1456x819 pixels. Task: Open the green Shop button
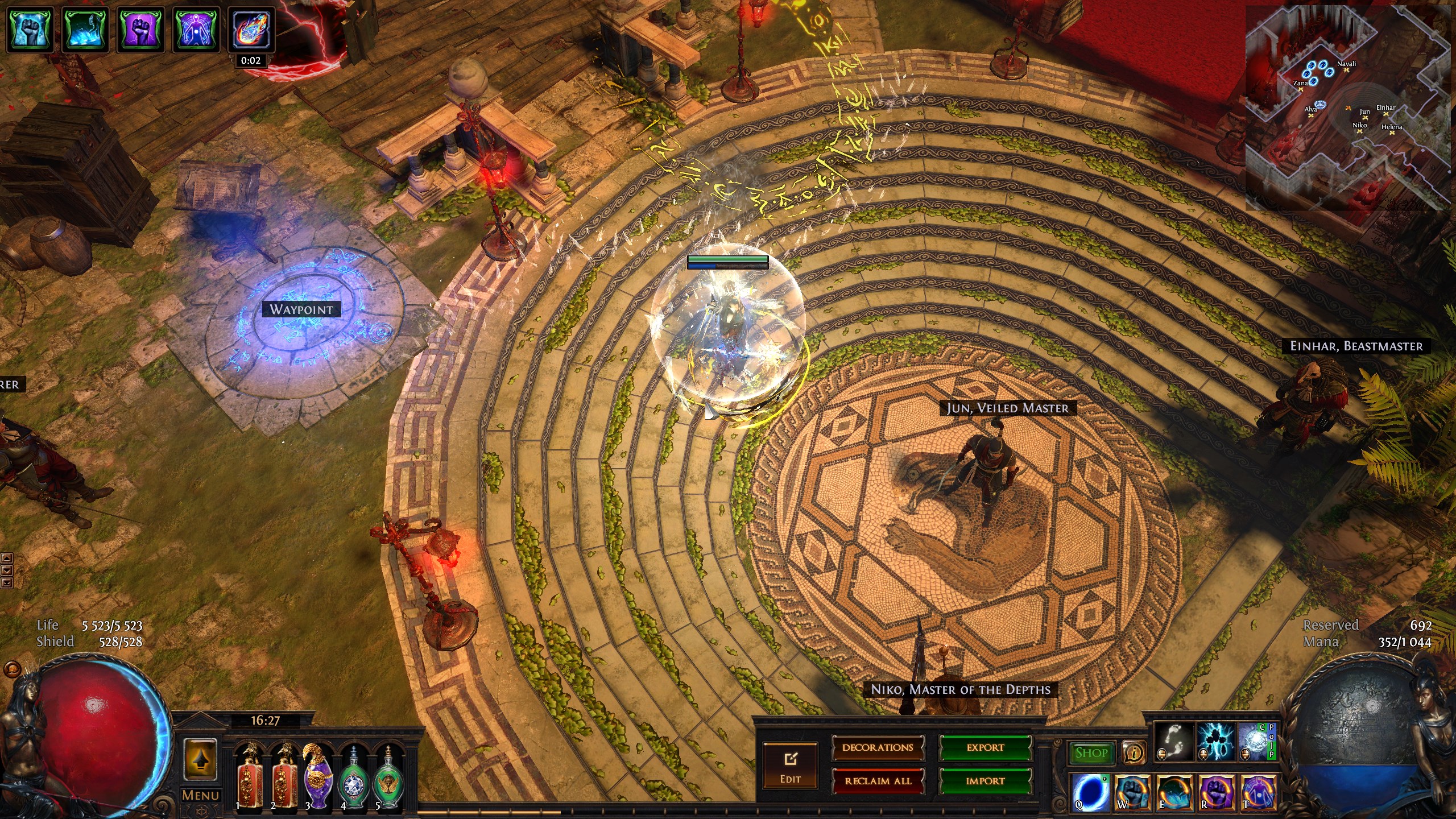point(1091,753)
